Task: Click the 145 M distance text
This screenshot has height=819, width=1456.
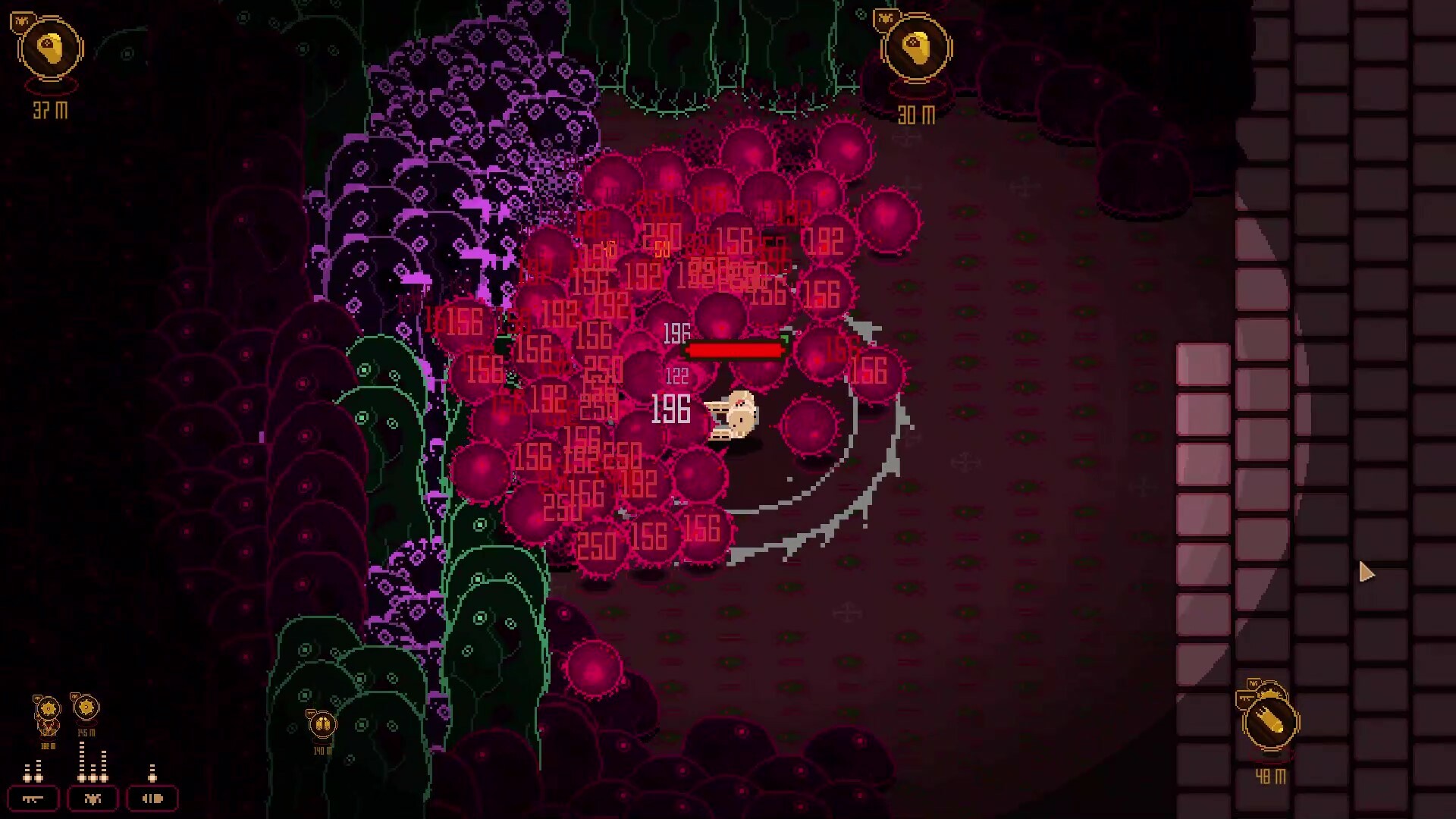Action: tap(86, 733)
